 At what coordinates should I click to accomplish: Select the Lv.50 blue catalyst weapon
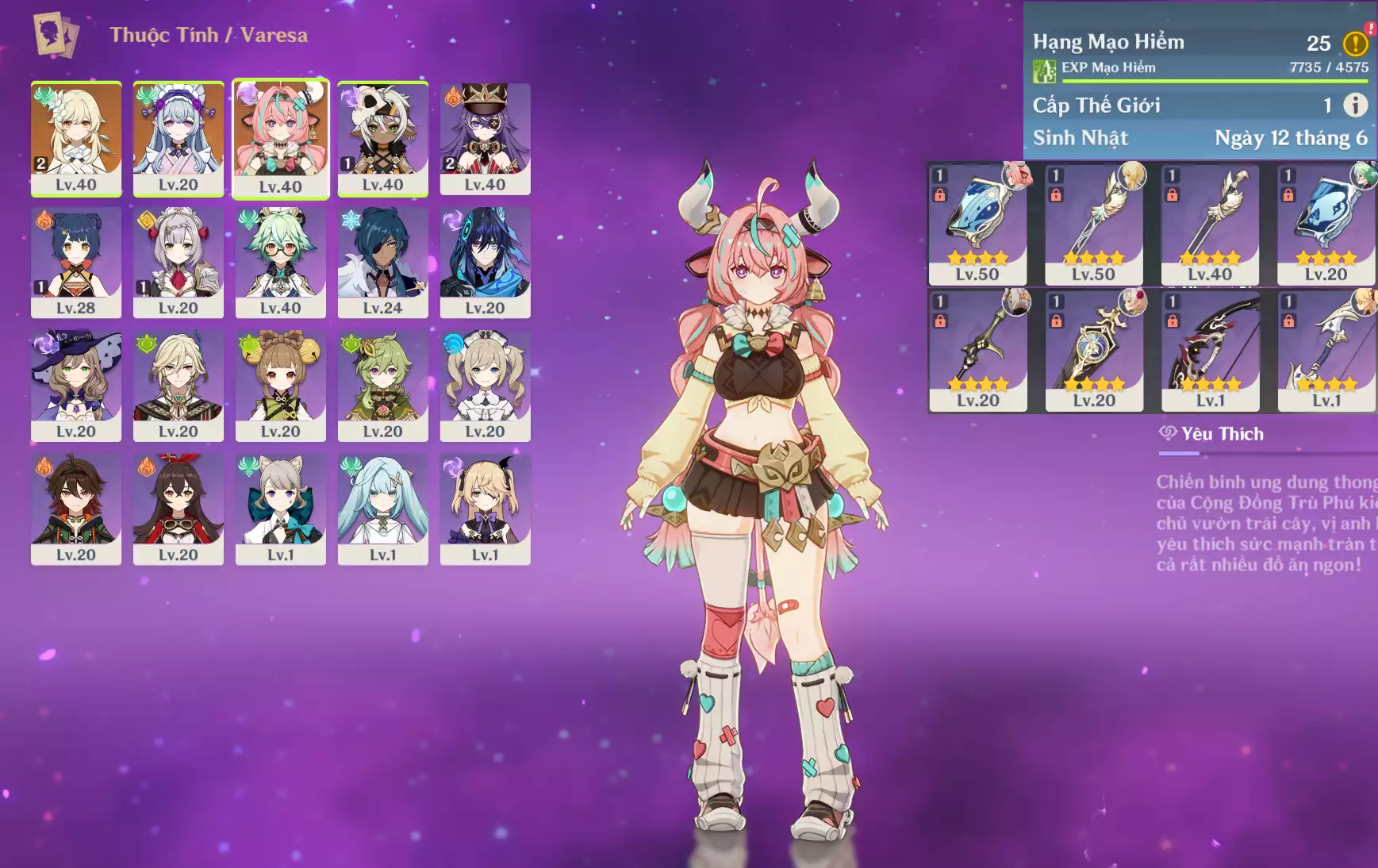[977, 224]
